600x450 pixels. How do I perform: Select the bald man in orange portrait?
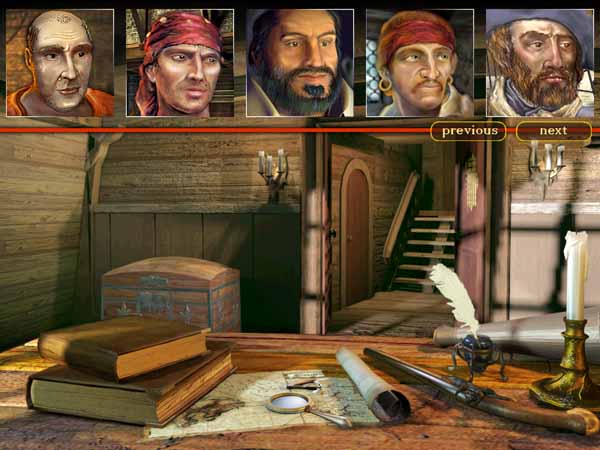[x=60, y=63]
